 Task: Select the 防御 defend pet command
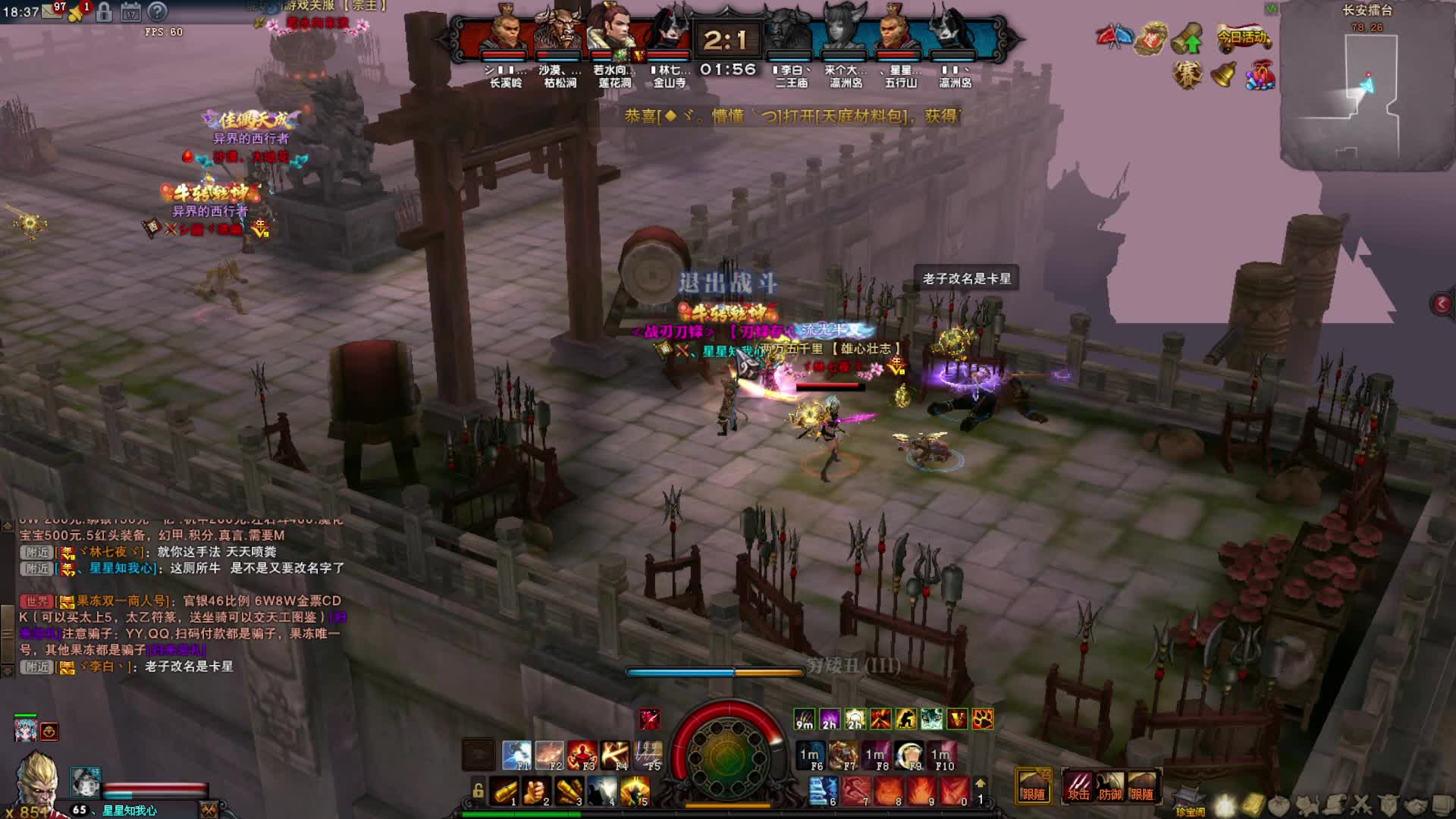[1110, 786]
